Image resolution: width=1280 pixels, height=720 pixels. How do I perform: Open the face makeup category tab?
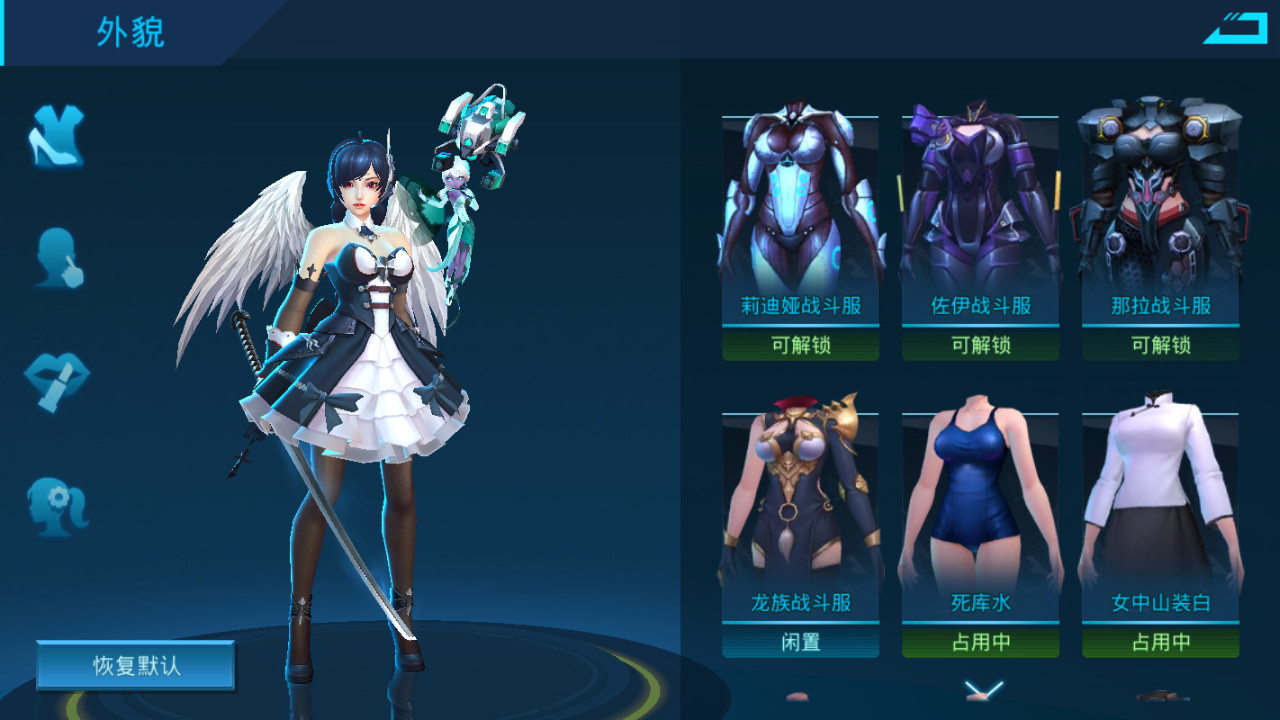coord(57,258)
